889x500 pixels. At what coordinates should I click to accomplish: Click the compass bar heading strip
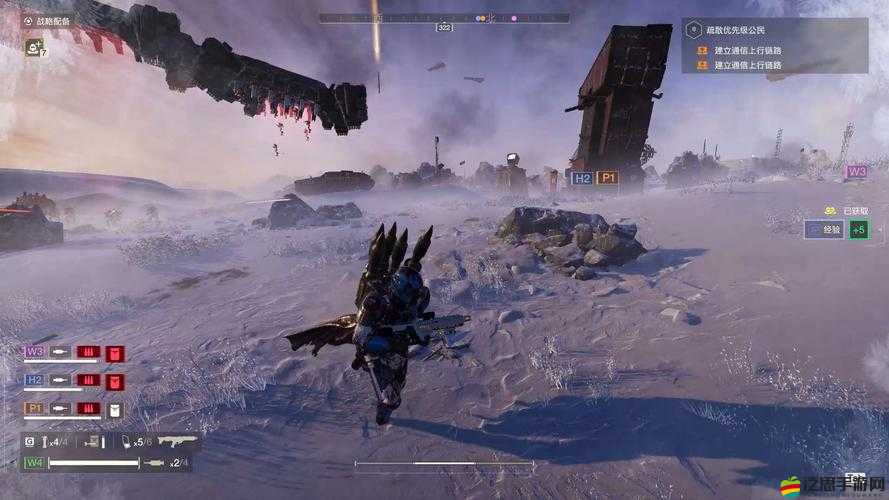(x=444, y=17)
